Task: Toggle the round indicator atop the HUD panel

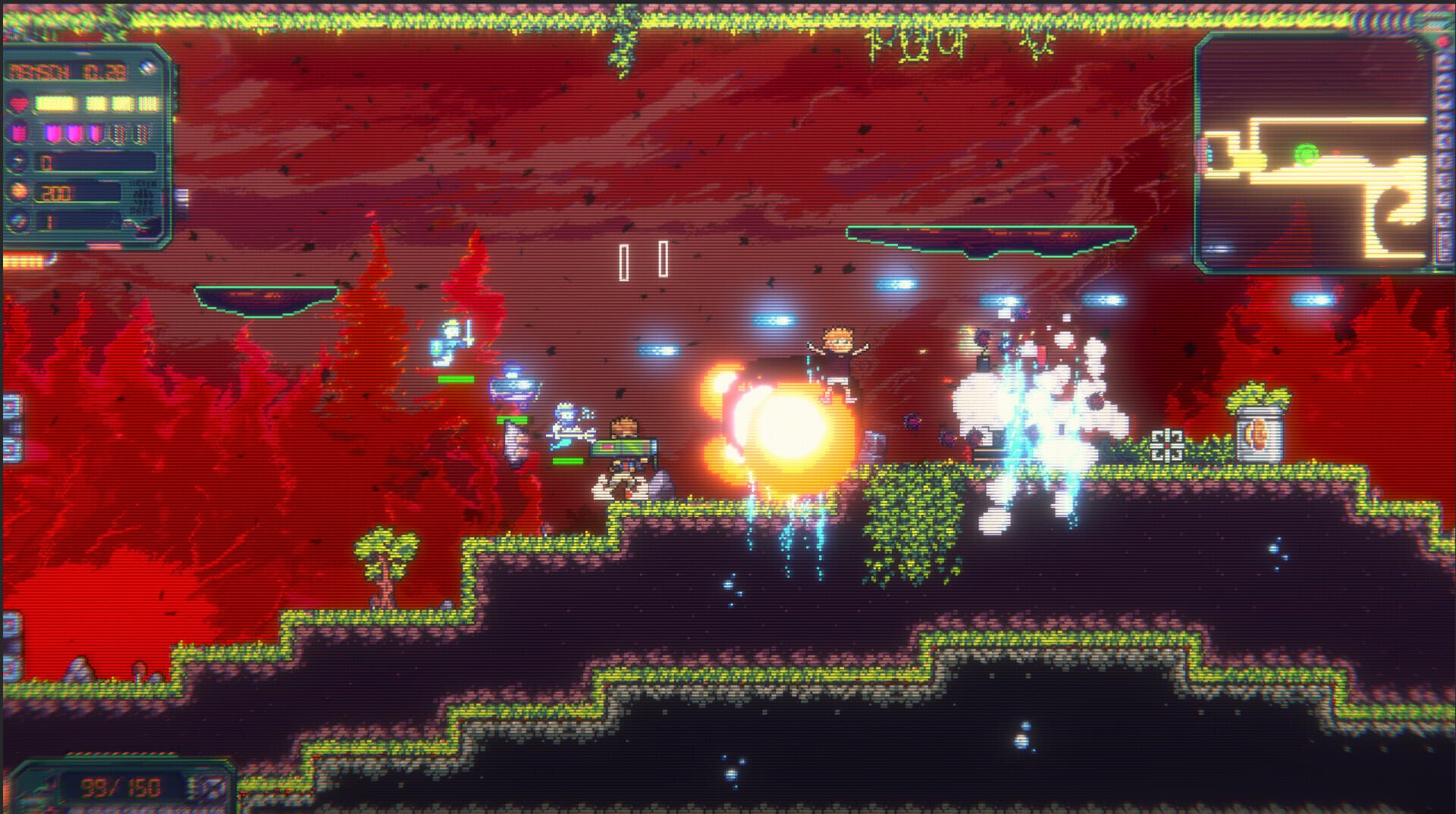Action: coord(146,67)
